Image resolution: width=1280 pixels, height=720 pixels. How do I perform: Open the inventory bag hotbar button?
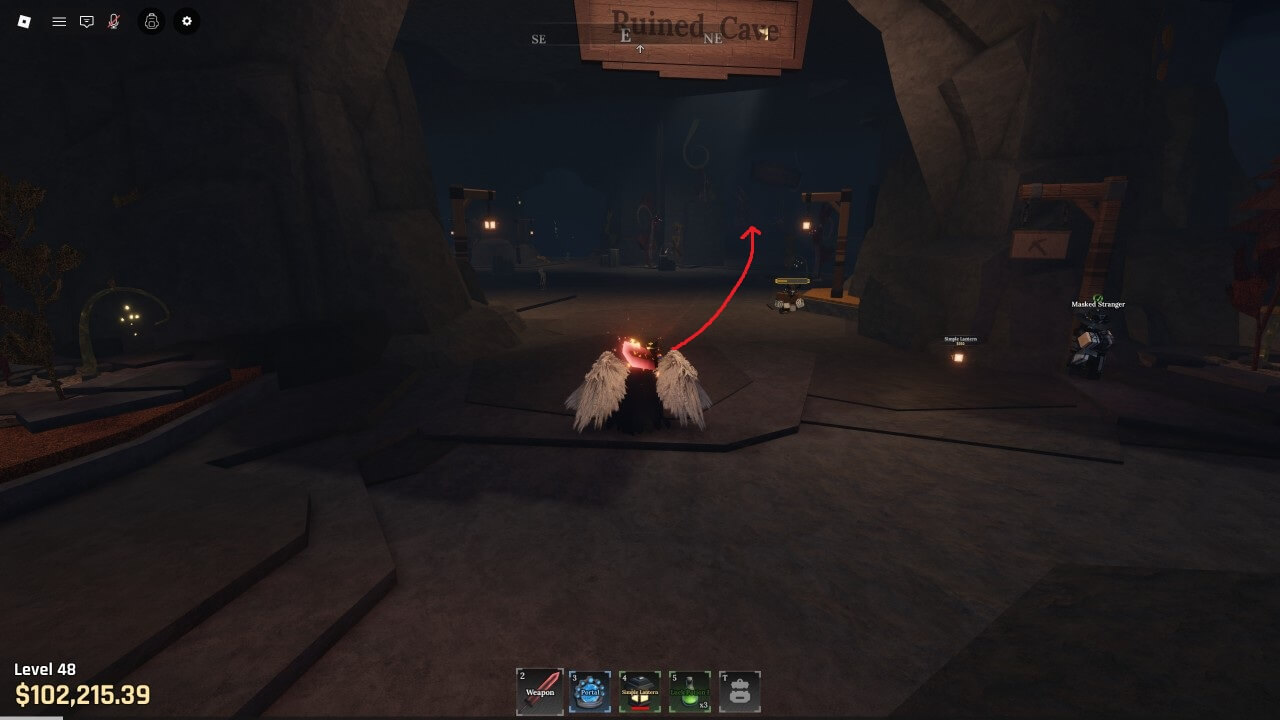(740, 692)
